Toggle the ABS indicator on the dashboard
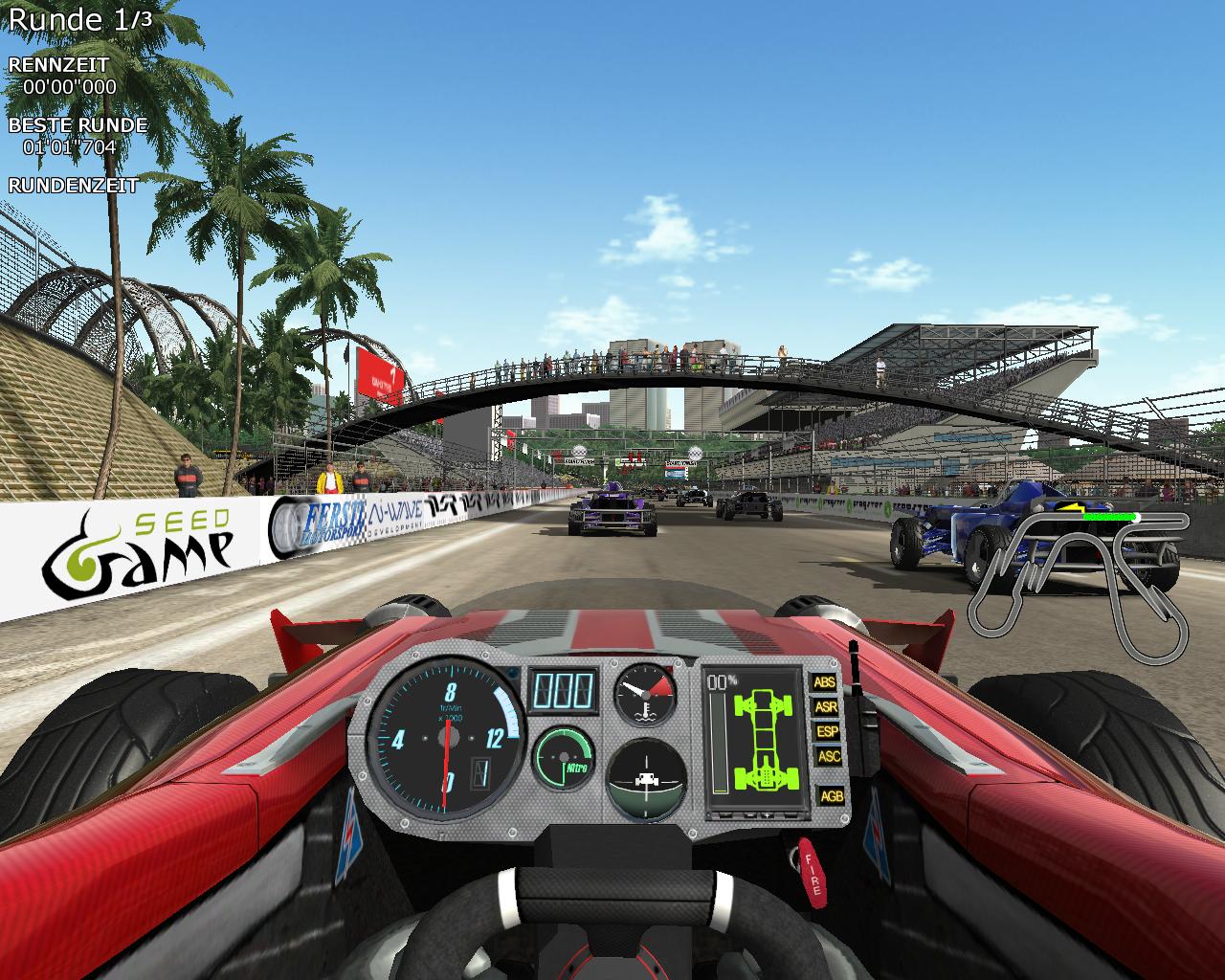The image size is (1225, 980). click(824, 682)
